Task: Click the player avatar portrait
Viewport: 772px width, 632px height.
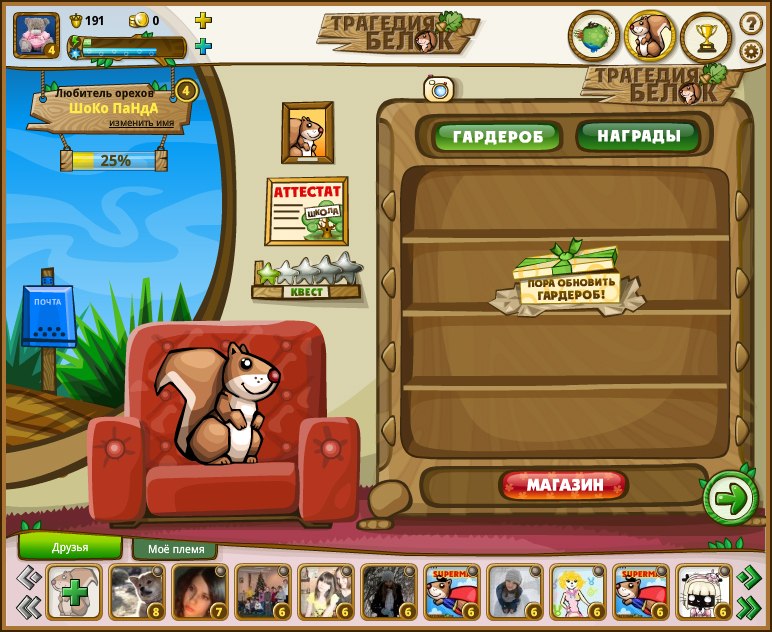Action: 36,35
